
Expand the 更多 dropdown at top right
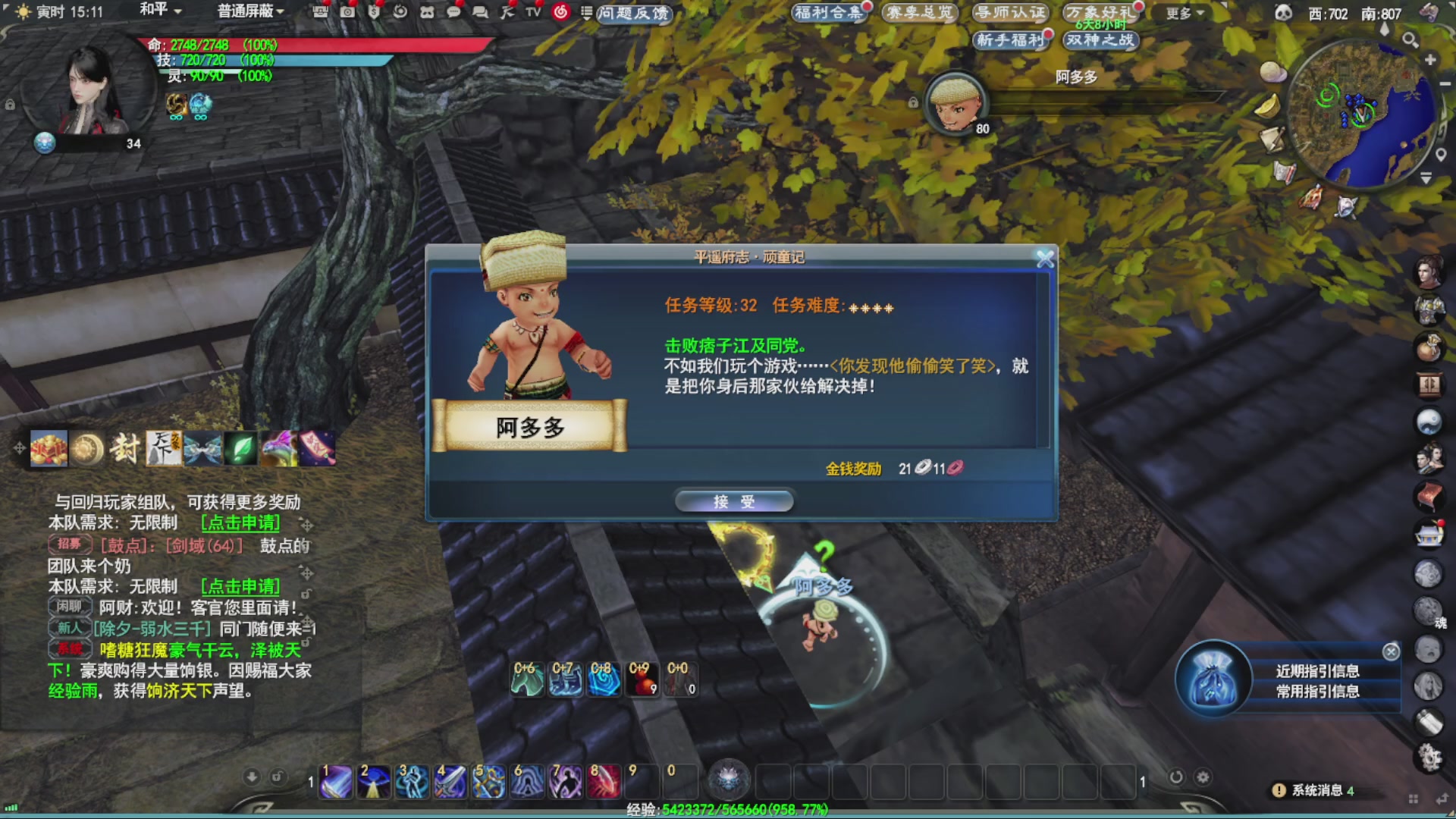[1180, 11]
